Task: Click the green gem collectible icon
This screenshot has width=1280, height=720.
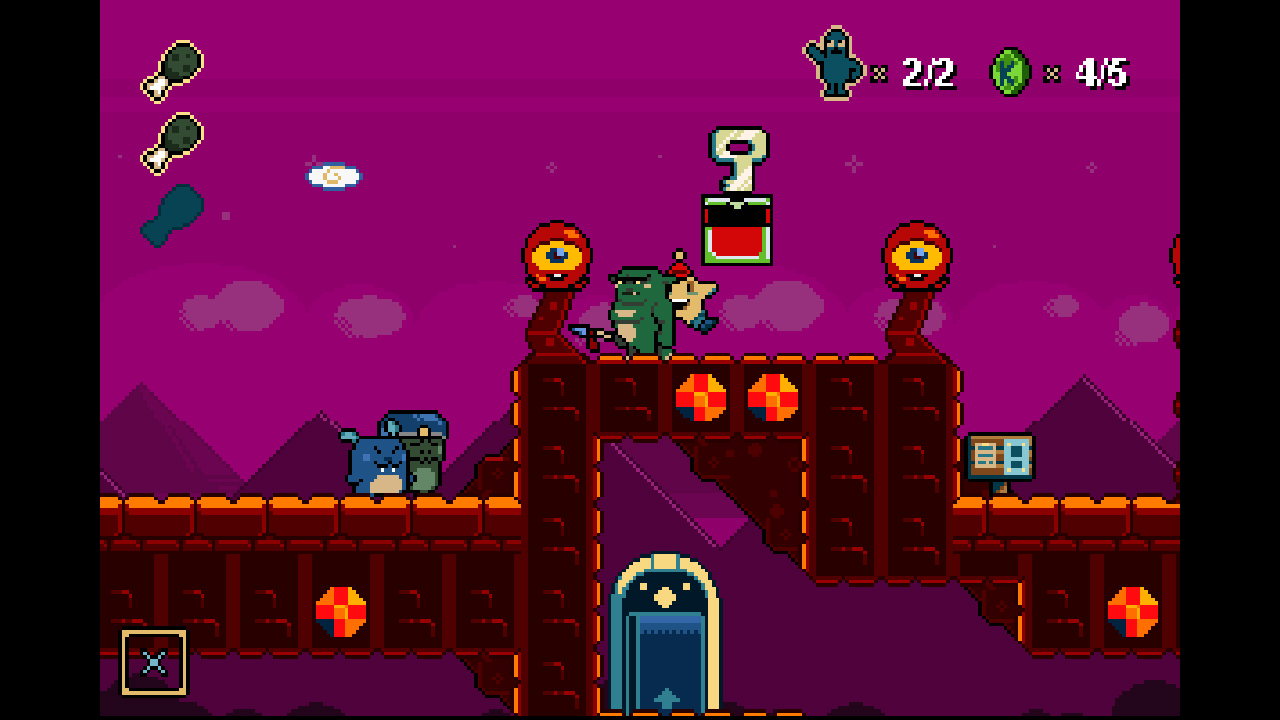Action: pyautogui.click(x=1010, y=72)
